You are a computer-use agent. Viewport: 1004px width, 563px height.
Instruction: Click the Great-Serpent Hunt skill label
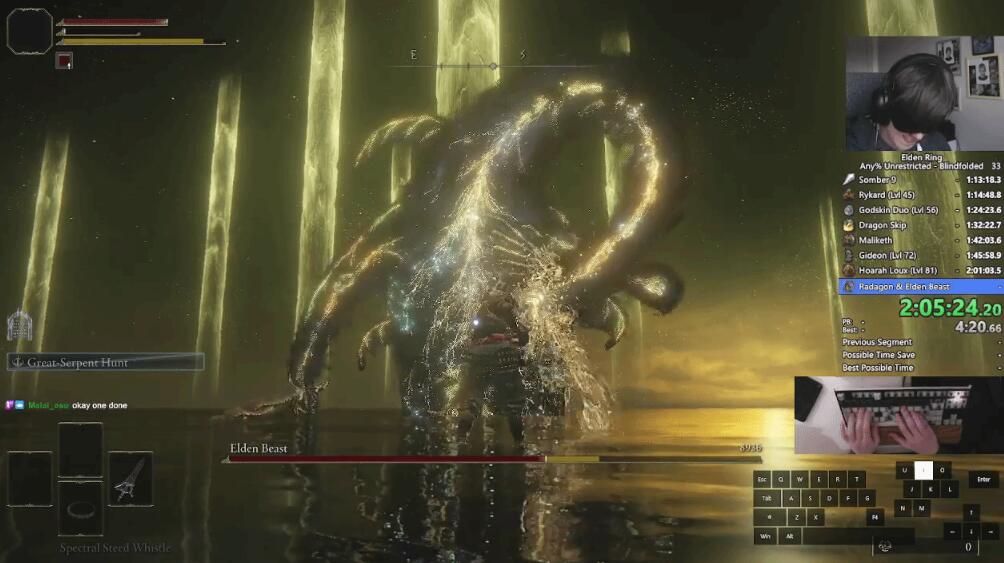click(106, 362)
